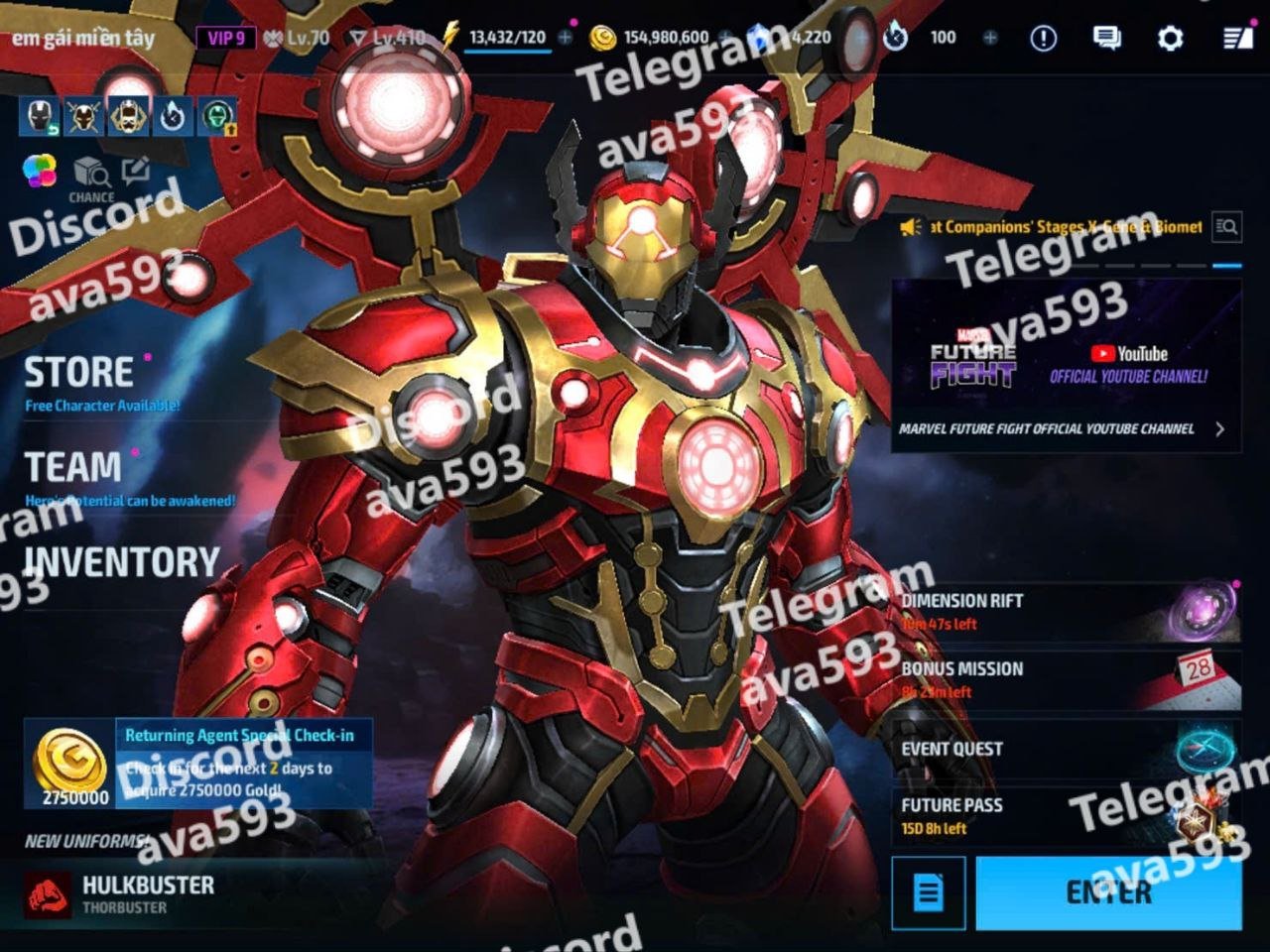Open the CHANCE cube icon
Viewport: 1270px width, 952px height.
tap(91, 178)
